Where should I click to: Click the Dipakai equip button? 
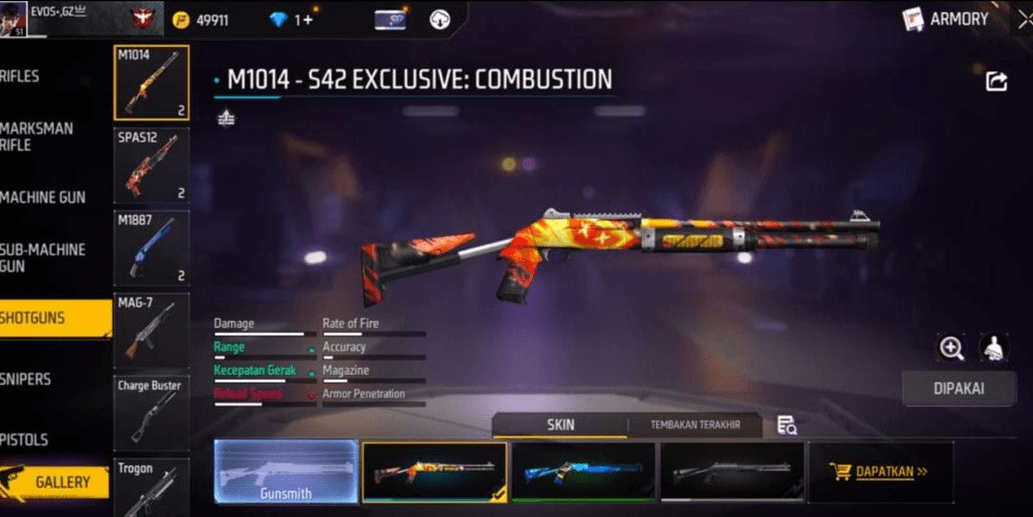pyautogui.click(x=958, y=389)
